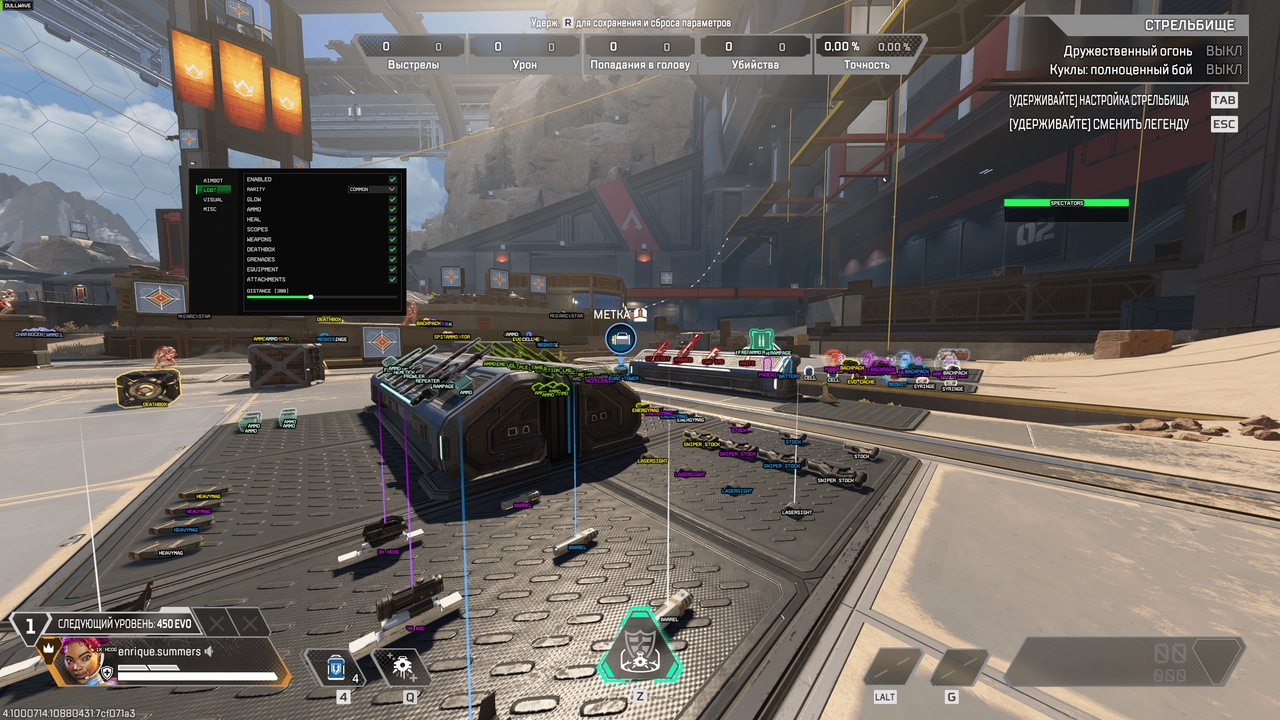Switch to the Visual tab in the overlay

coord(213,199)
